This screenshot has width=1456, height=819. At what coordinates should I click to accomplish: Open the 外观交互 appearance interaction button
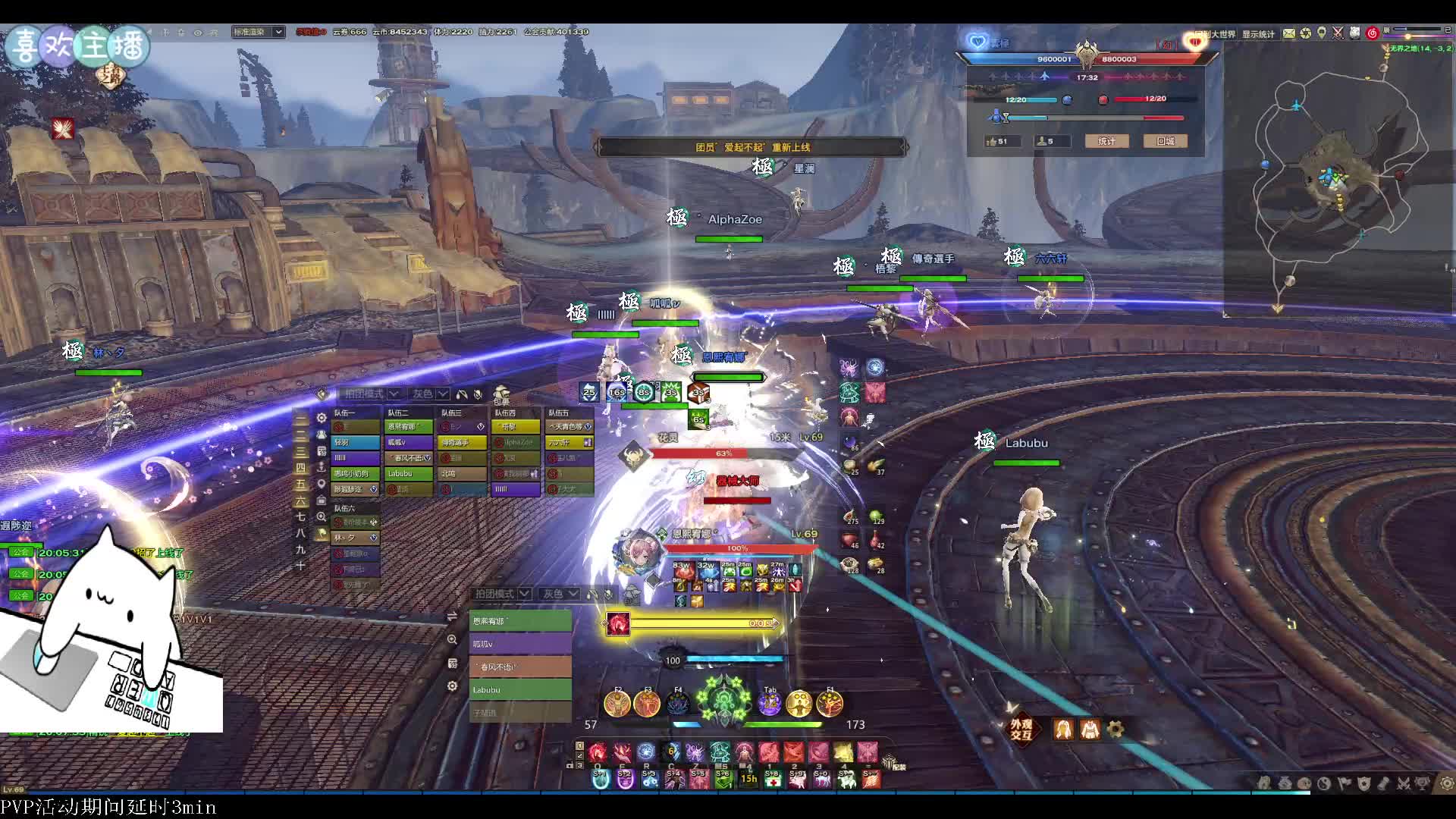1021,729
